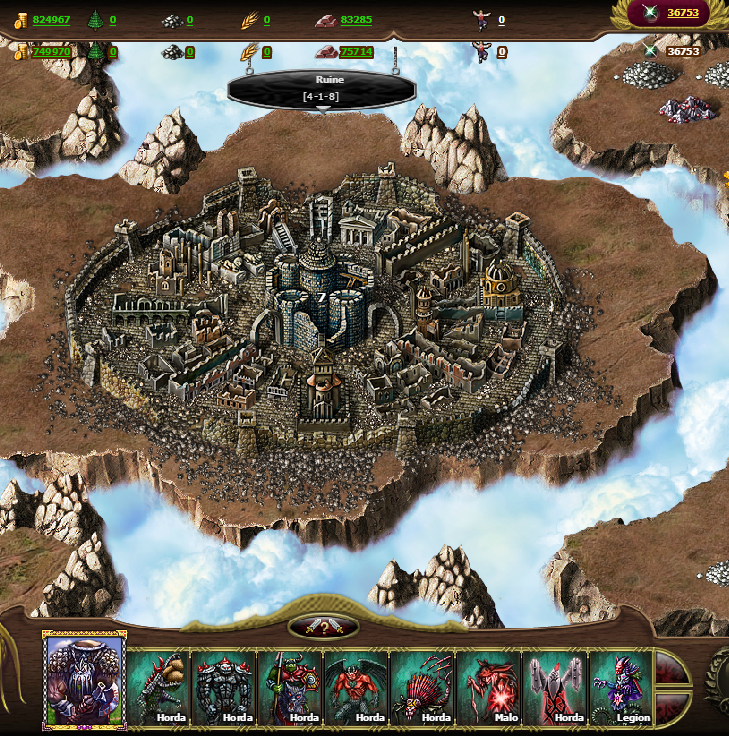The image size is (729, 736).
Task: Pick the Horda unit with twin gray shields
Action: [555, 687]
